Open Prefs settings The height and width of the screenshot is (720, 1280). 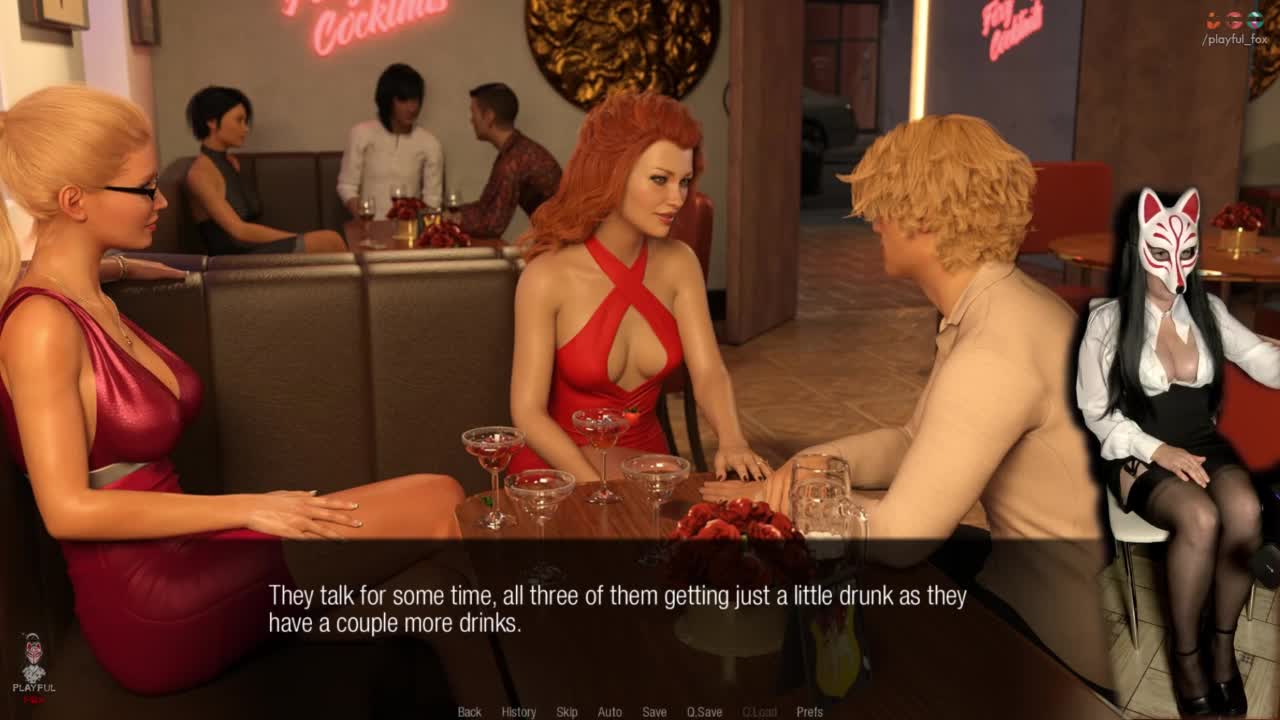(809, 712)
